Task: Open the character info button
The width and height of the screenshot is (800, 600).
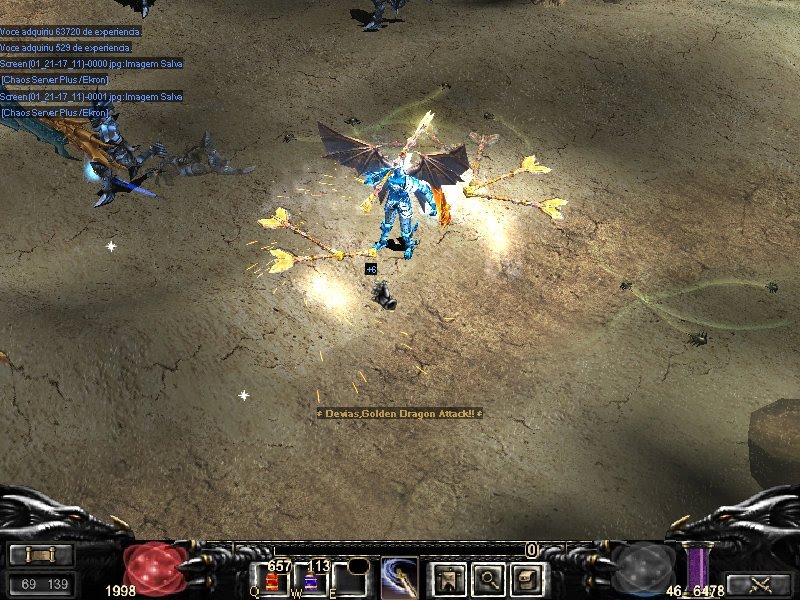Action: [x=447, y=578]
